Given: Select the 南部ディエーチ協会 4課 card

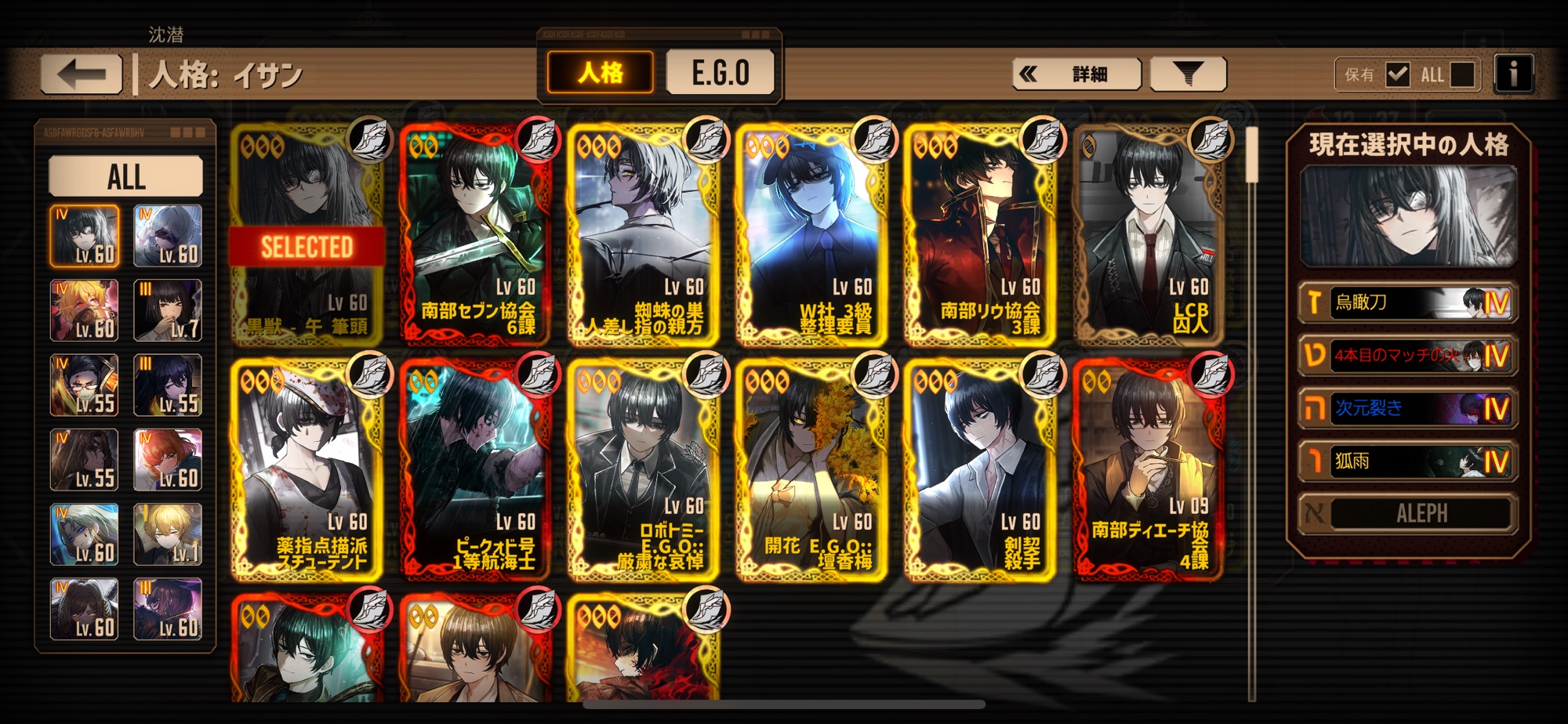Looking at the screenshot, I should [x=1149, y=470].
